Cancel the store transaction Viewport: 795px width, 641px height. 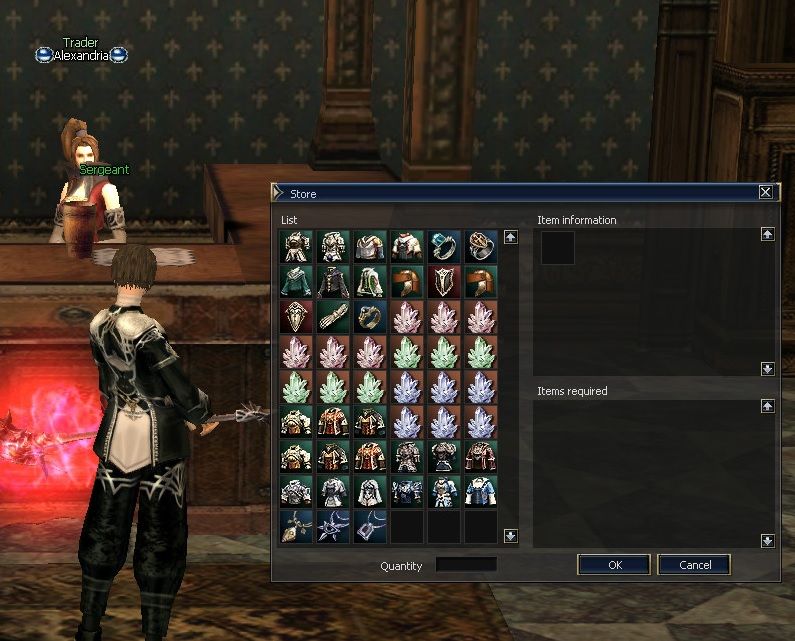click(x=694, y=565)
